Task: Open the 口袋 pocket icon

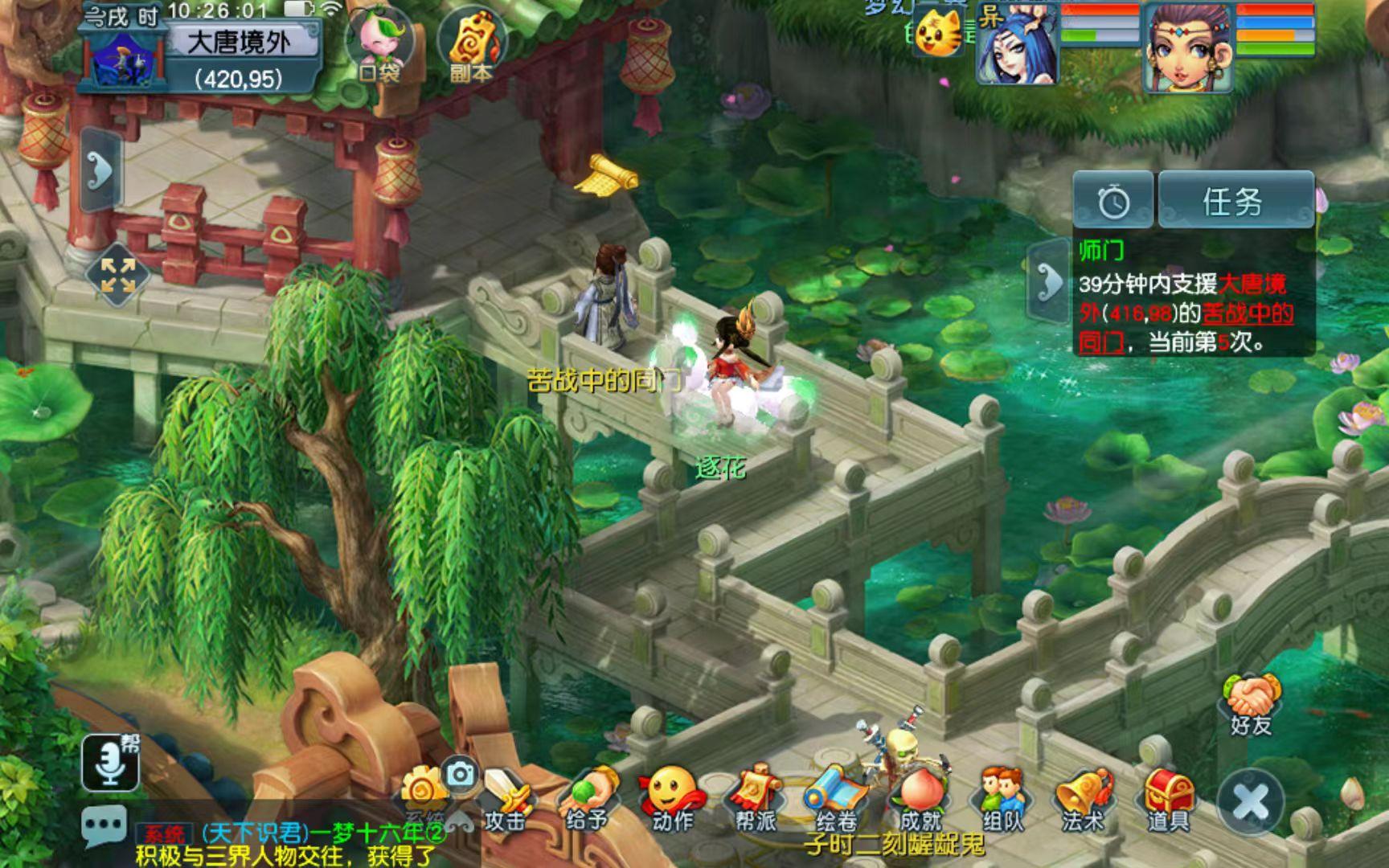Action: [379, 45]
